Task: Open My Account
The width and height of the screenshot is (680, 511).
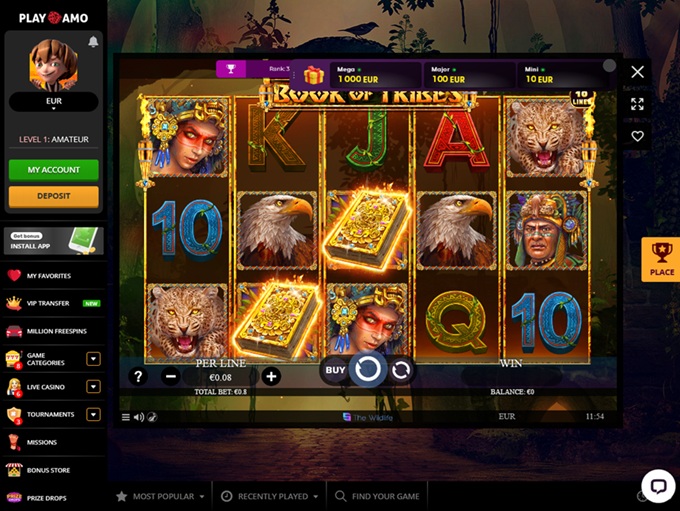Action: (54, 170)
